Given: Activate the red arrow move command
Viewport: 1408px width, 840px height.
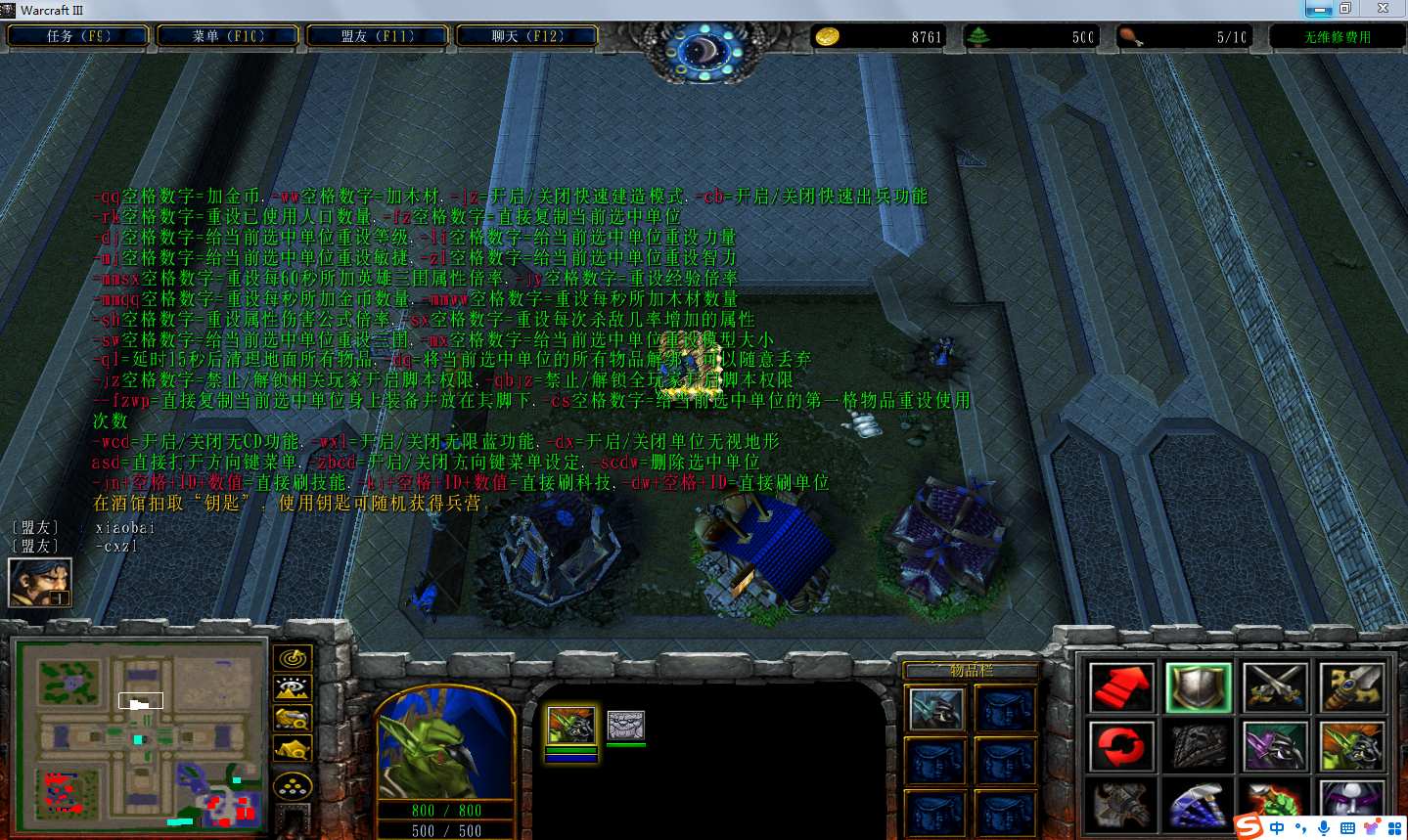Looking at the screenshot, I should coord(1121,687).
